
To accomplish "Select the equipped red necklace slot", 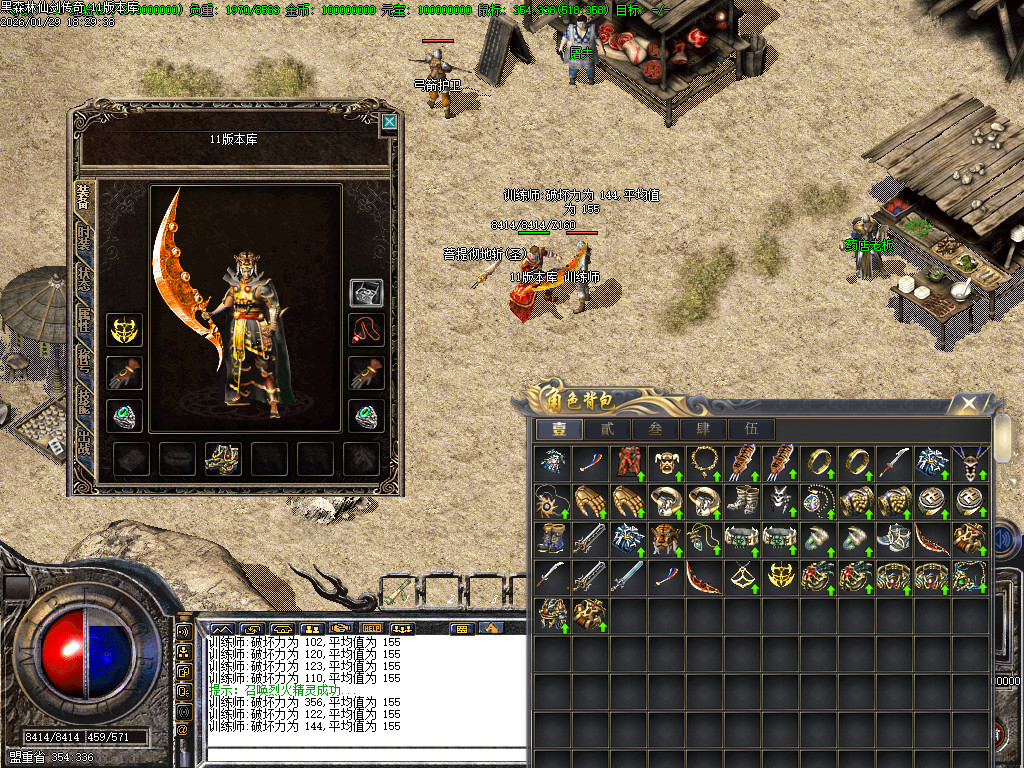I will coord(365,330).
